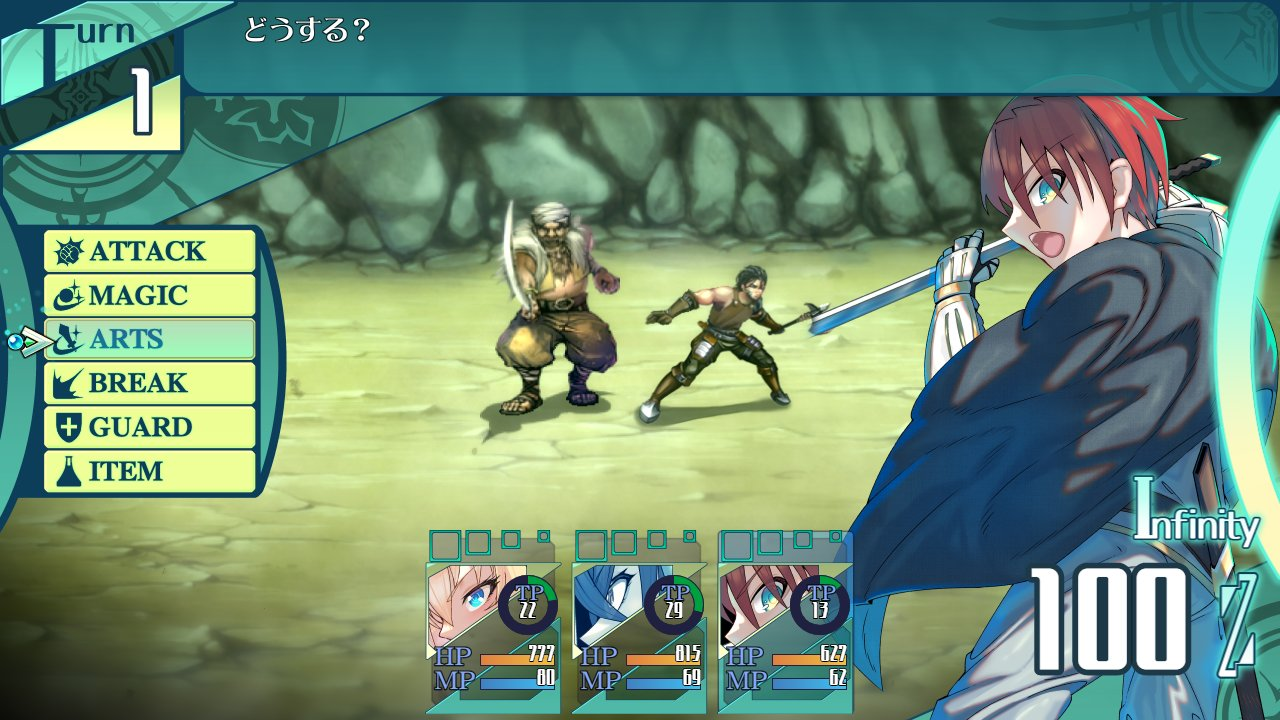Activate the BREAK command
This screenshot has height=720, width=1280.
(x=150, y=383)
